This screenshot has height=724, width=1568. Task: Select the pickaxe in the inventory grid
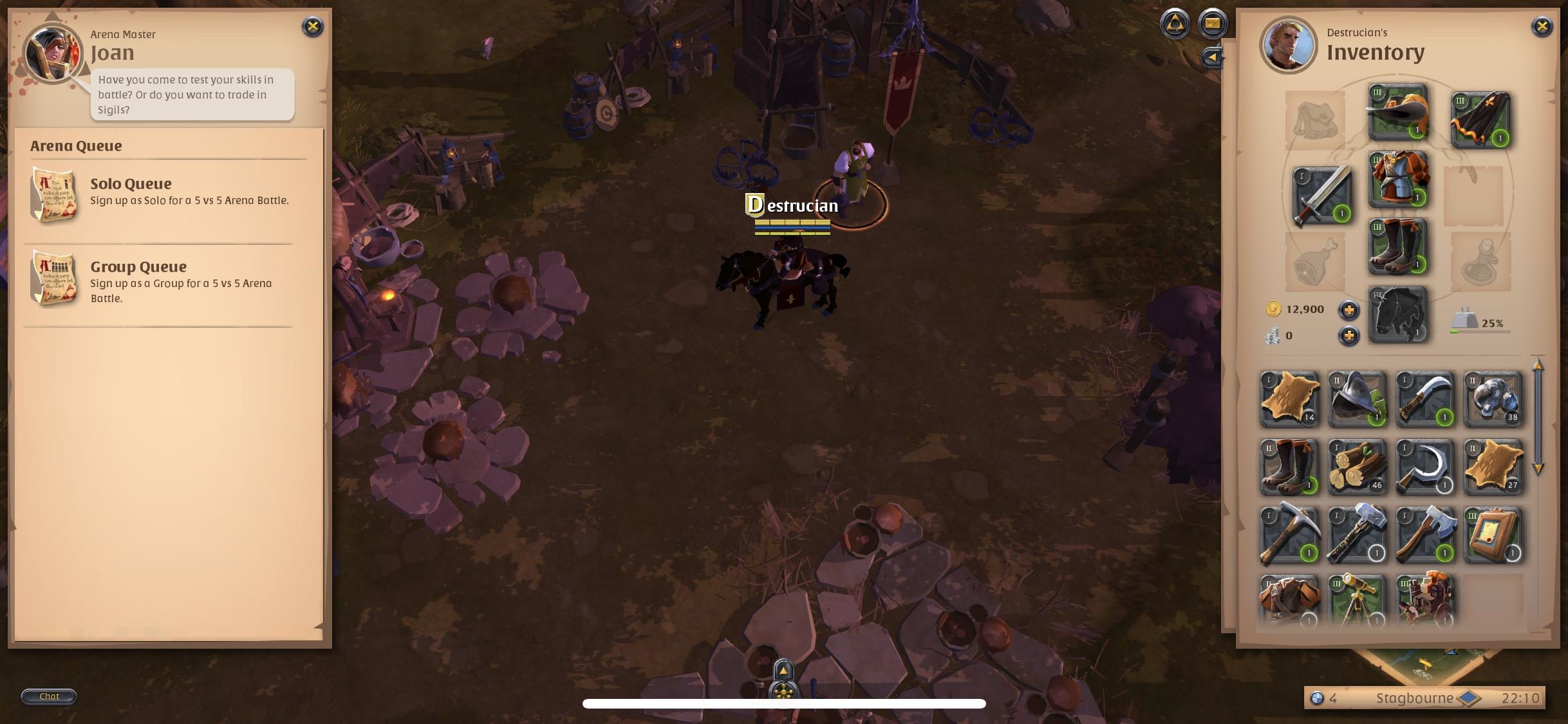click(1289, 534)
